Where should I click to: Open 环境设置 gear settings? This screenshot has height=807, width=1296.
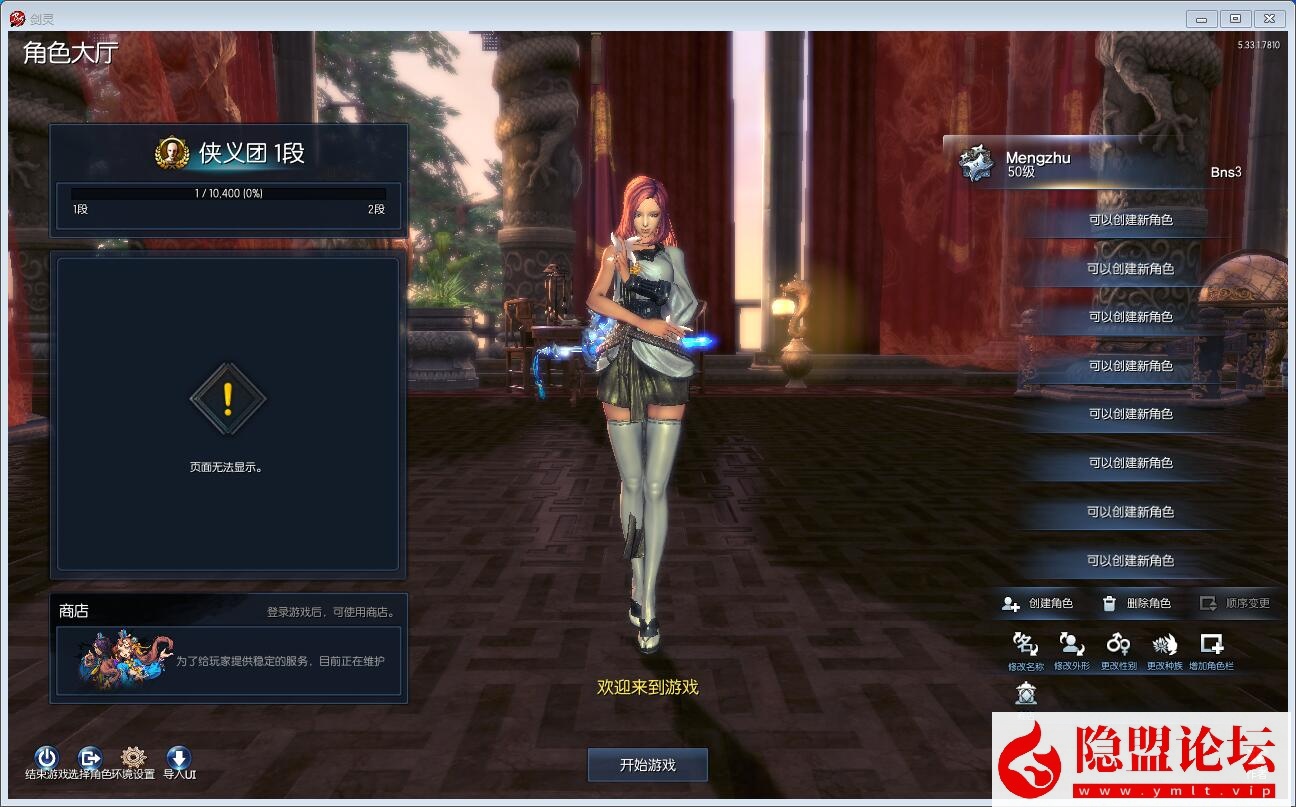(x=133, y=758)
